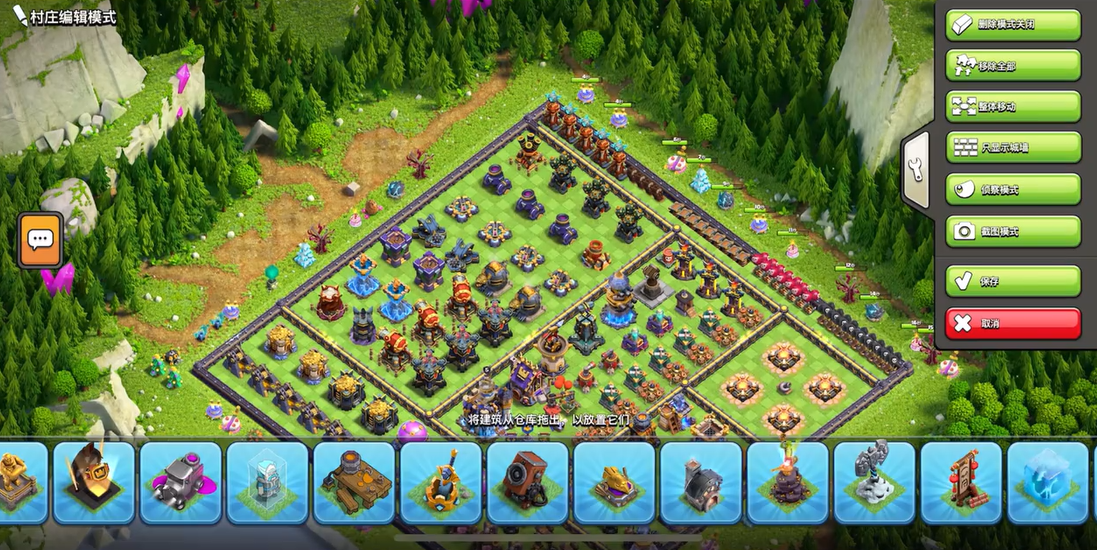
Task: Select the blue and yellow cannon tower
Action: click(441, 483)
